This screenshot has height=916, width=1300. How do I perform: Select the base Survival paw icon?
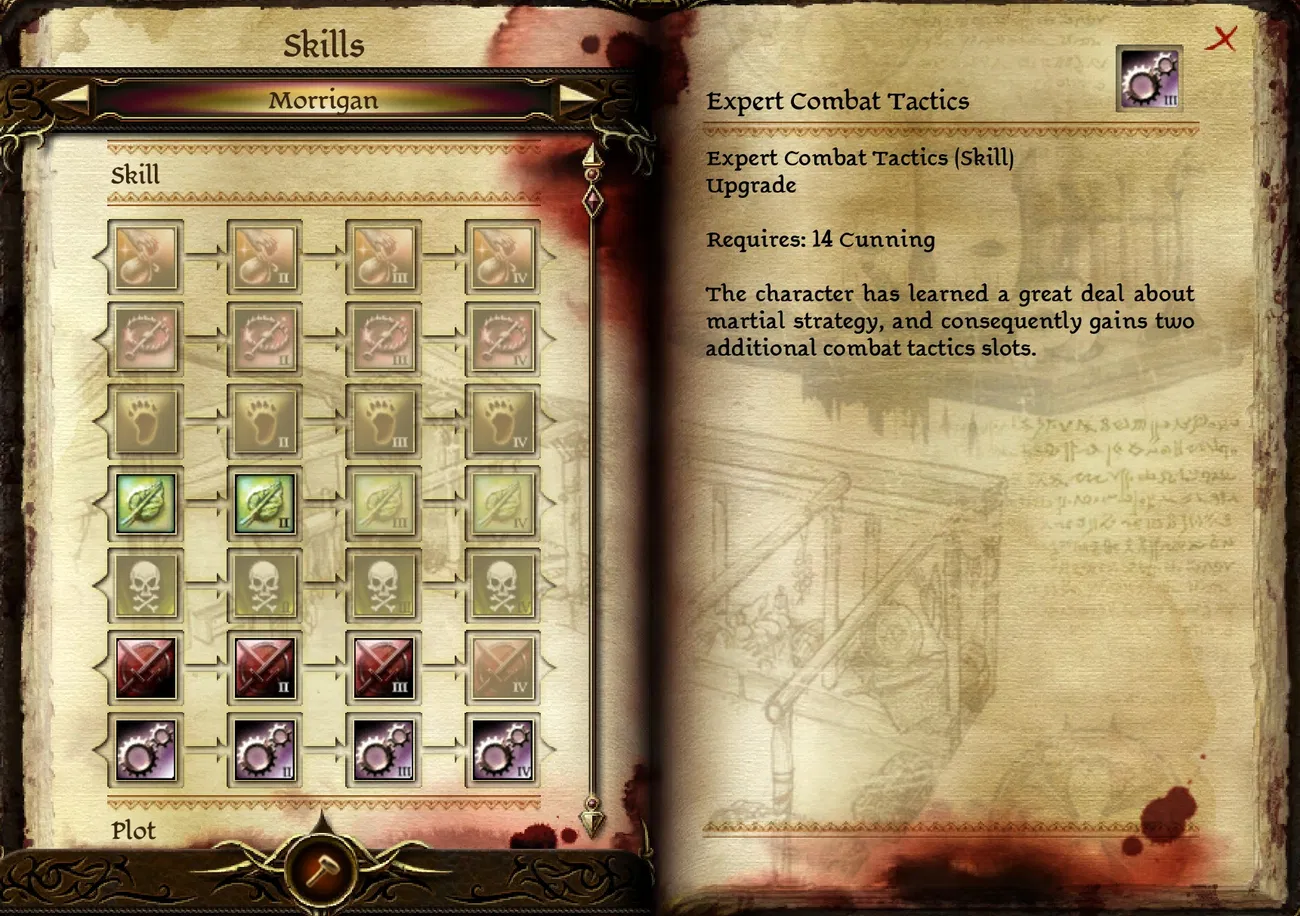coord(146,422)
